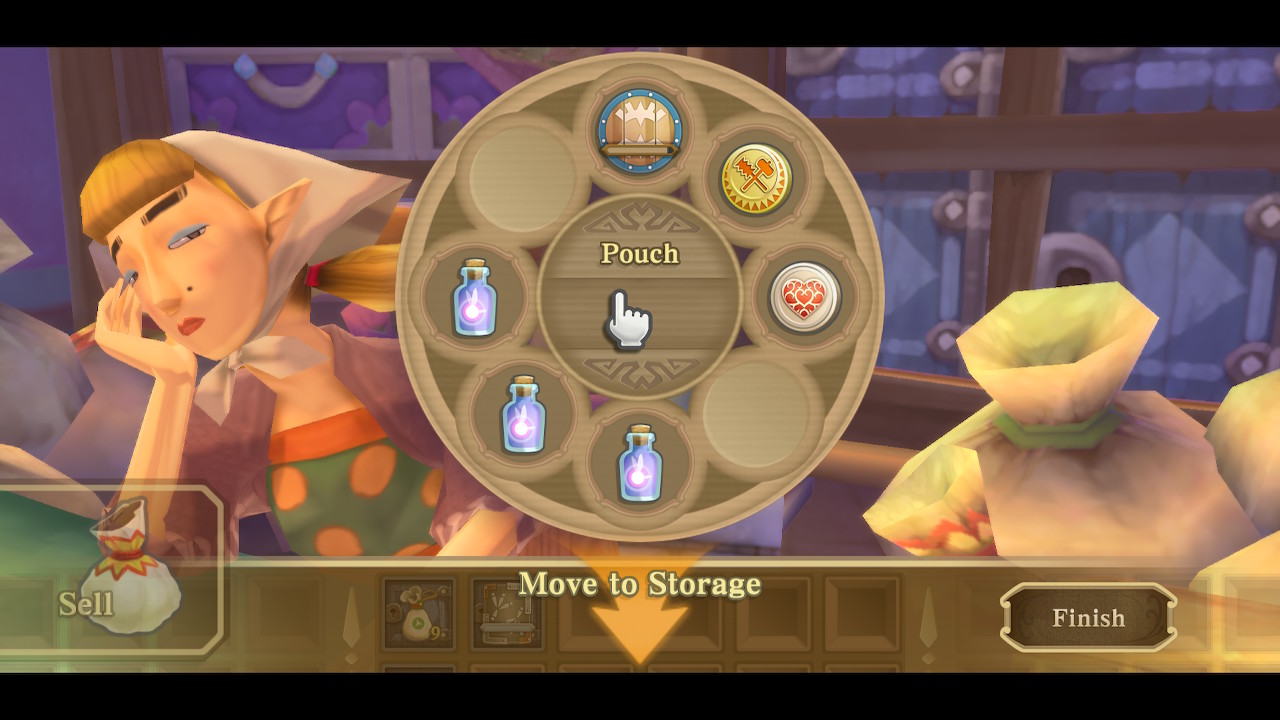This screenshot has height=720, width=1280.
Task: Pick the white heart medal slot
Action: pos(805,297)
